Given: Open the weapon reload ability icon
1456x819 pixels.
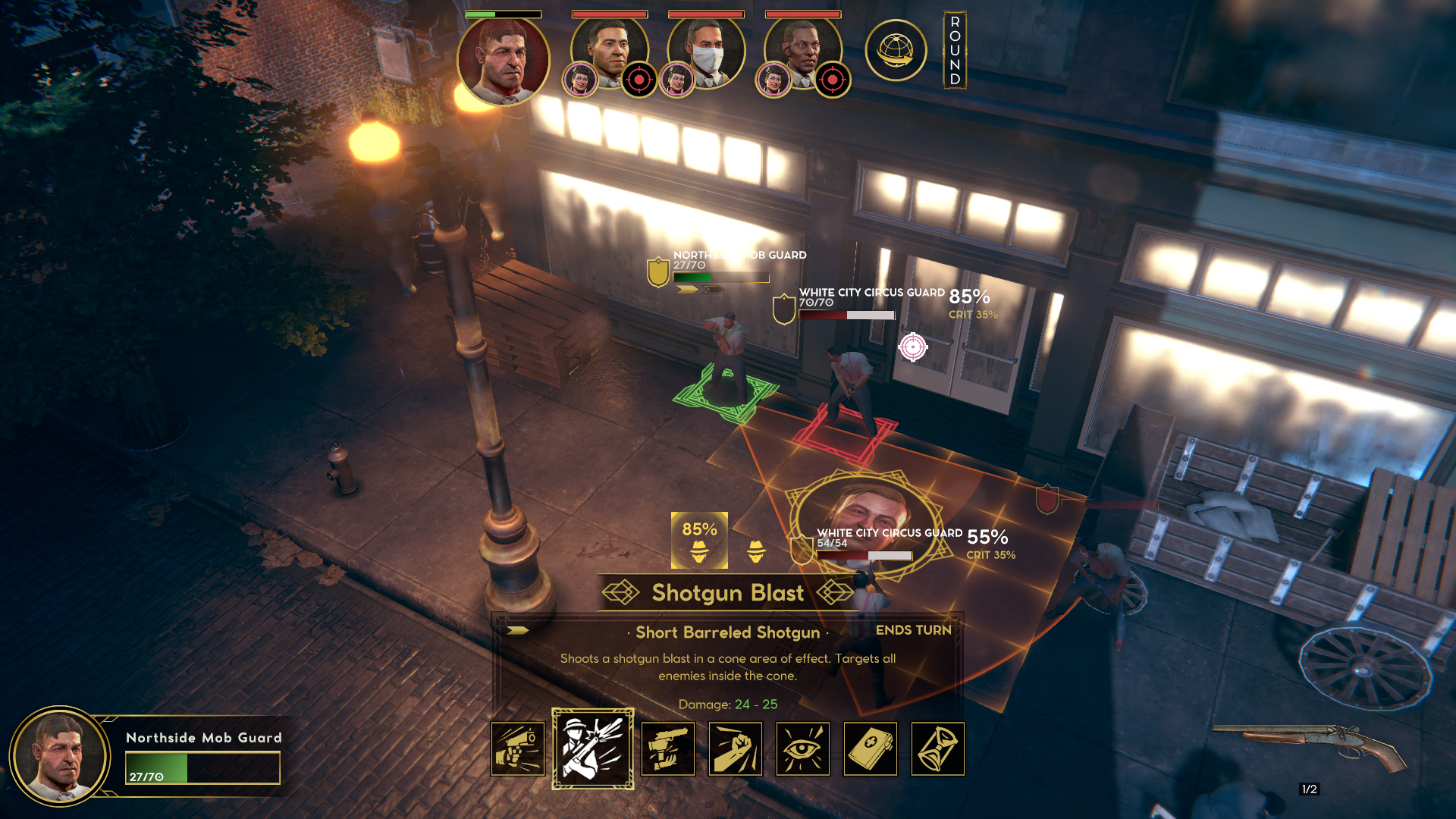Looking at the screenshot, I should [x=667, y=748].
